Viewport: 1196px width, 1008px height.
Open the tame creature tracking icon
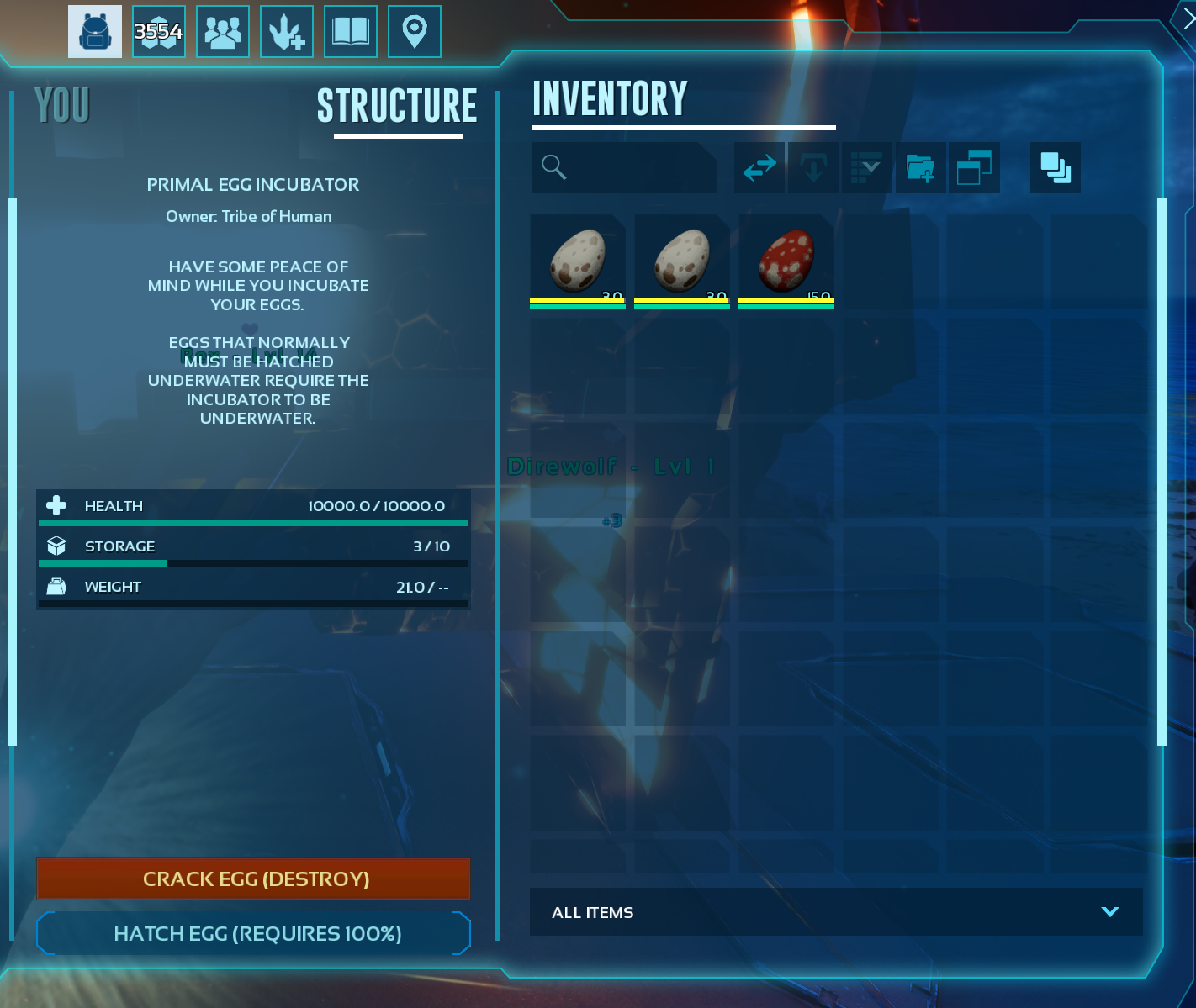(x=287, y=31)
